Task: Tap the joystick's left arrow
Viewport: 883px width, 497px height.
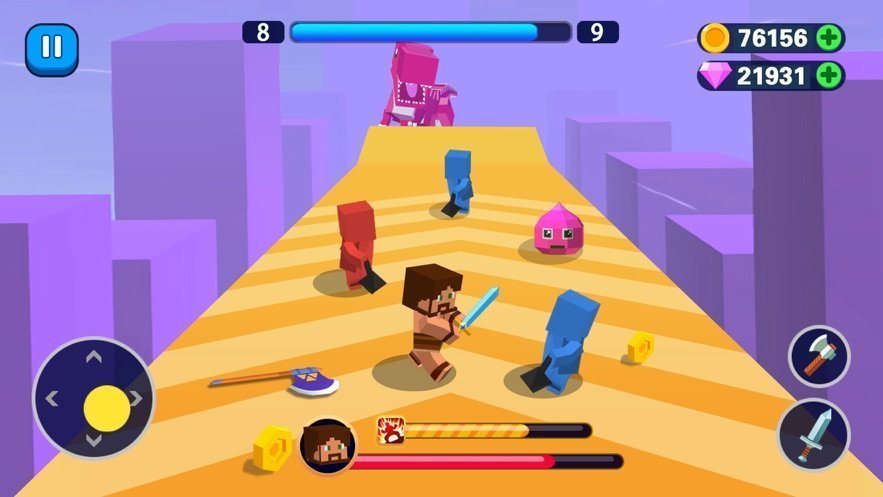Action: point(51,399)
